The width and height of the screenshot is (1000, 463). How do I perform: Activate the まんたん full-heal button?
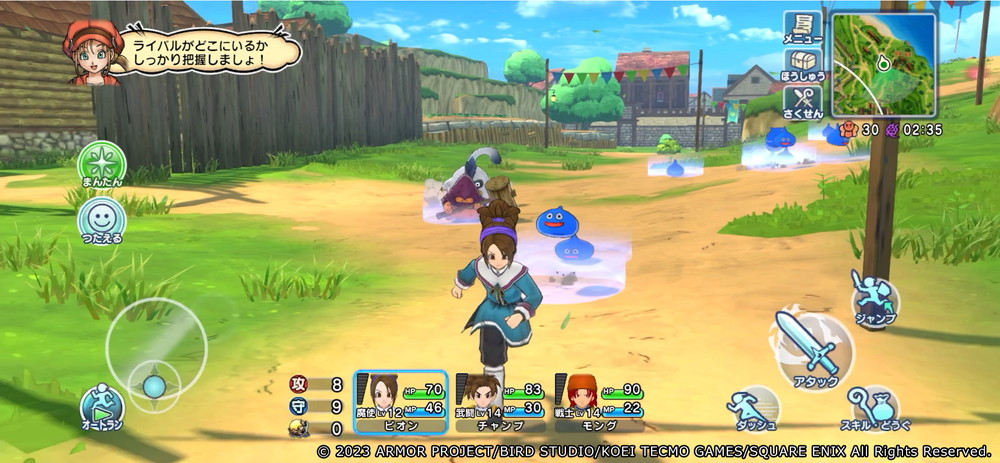(102, 165)
